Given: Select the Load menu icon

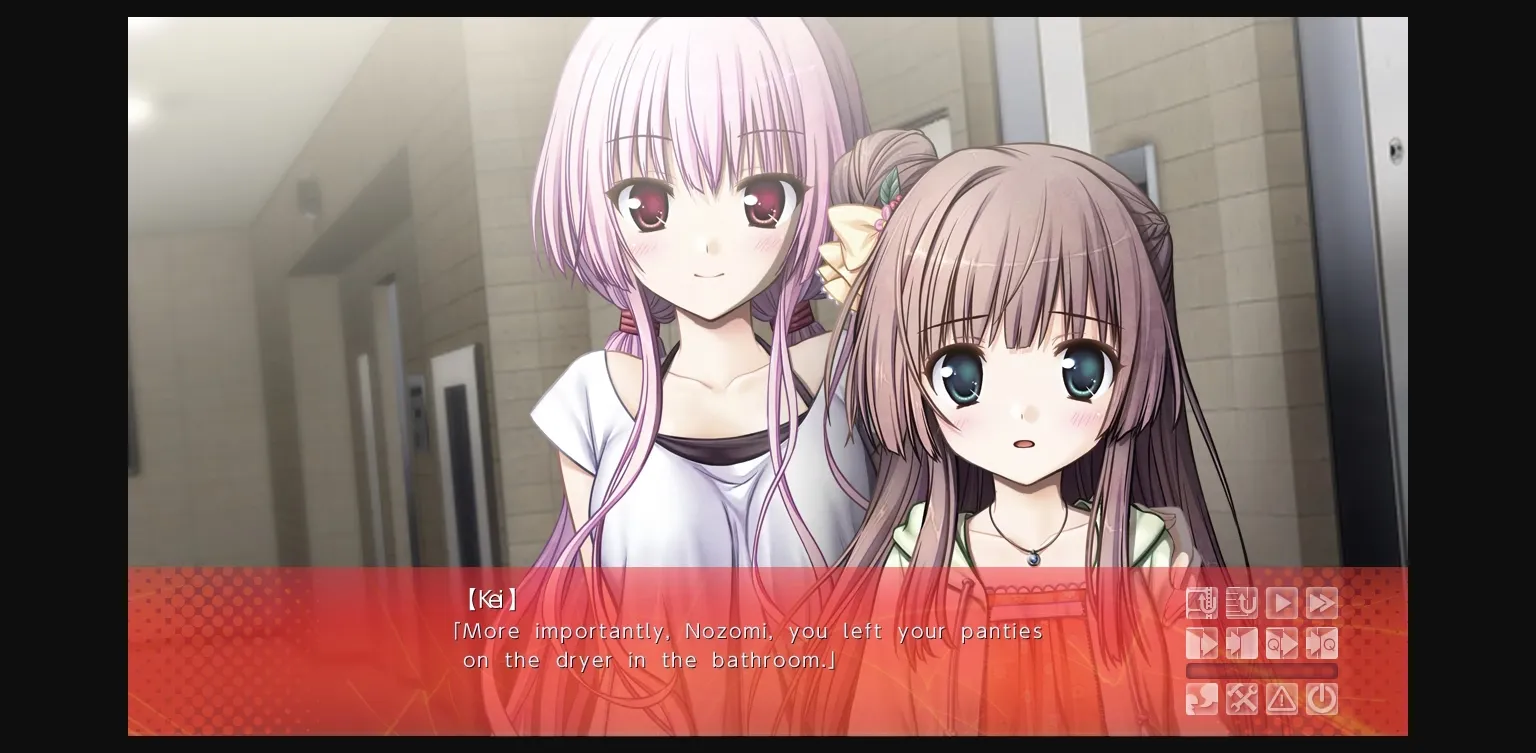Looking at the screenshot, I should point(1241,644).
